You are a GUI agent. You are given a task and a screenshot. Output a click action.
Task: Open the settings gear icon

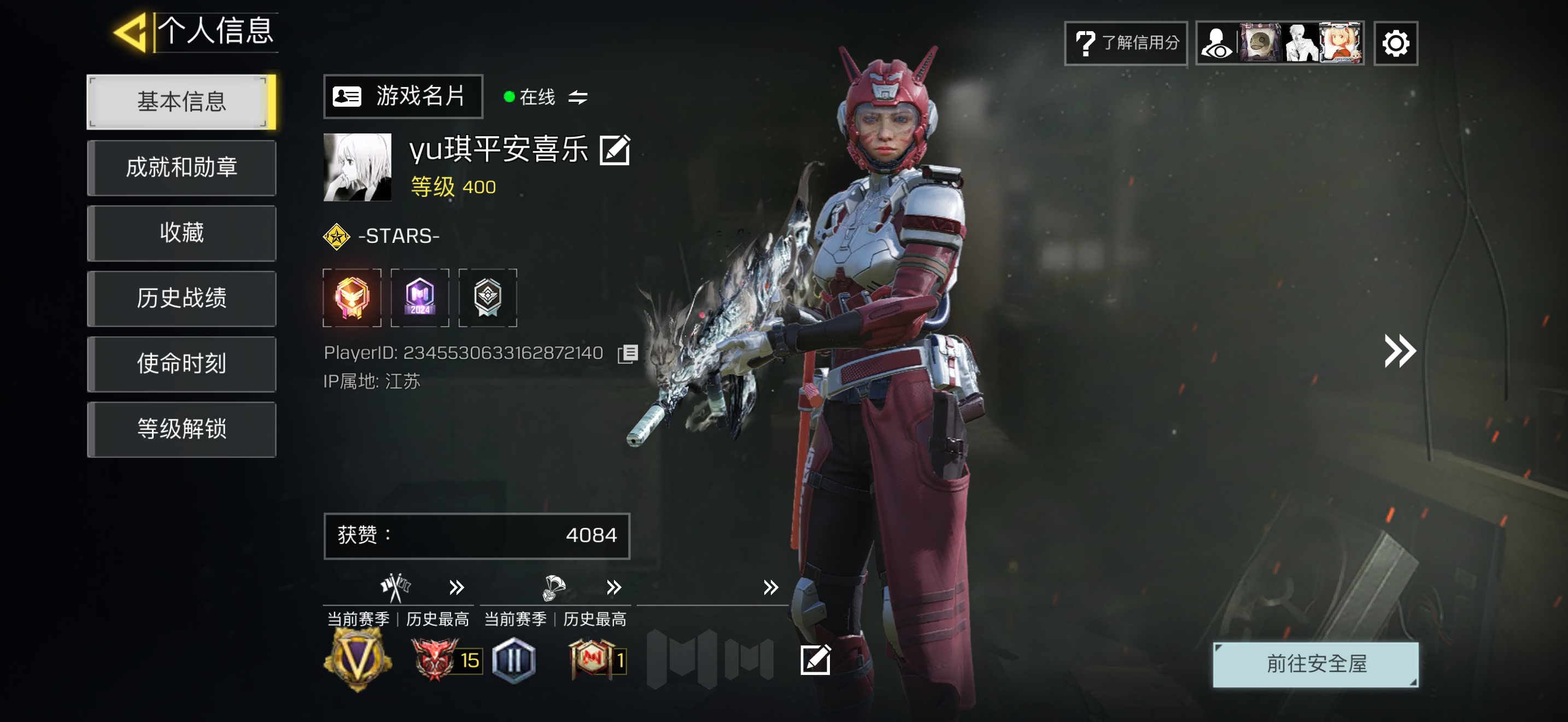(1395, 43)
